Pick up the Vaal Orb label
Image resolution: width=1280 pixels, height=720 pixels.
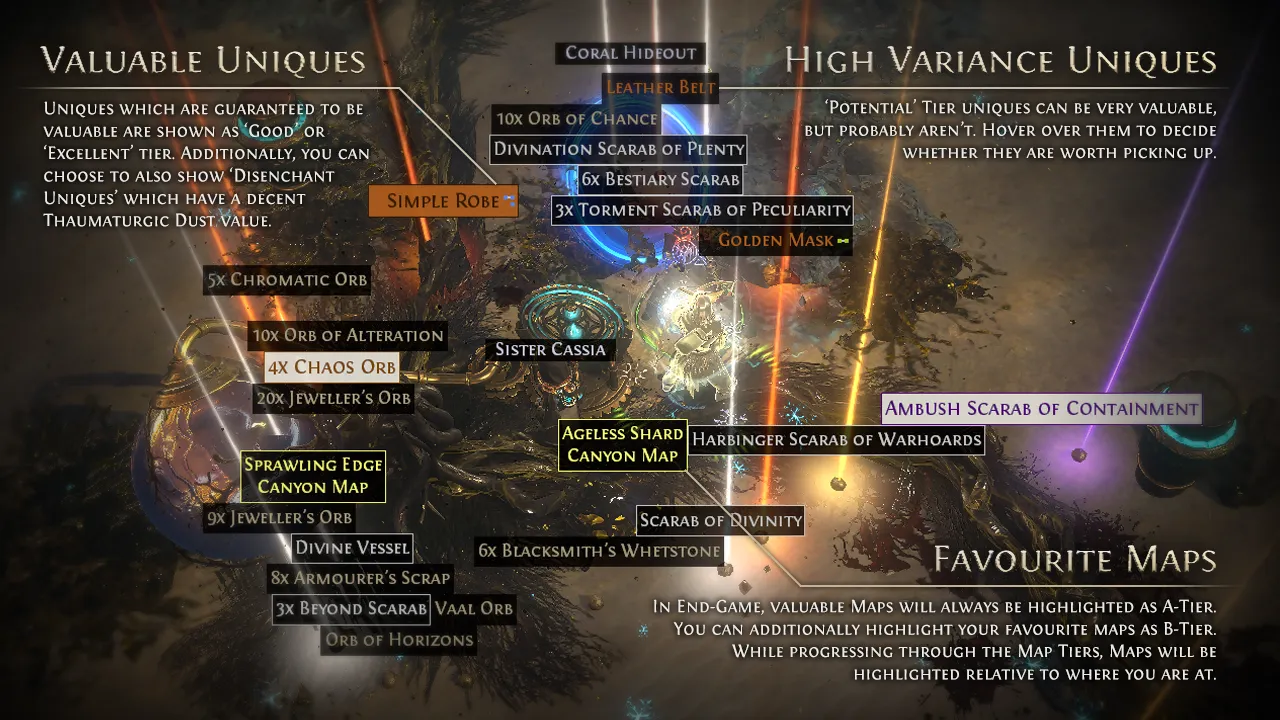click(x=474, y=609)
